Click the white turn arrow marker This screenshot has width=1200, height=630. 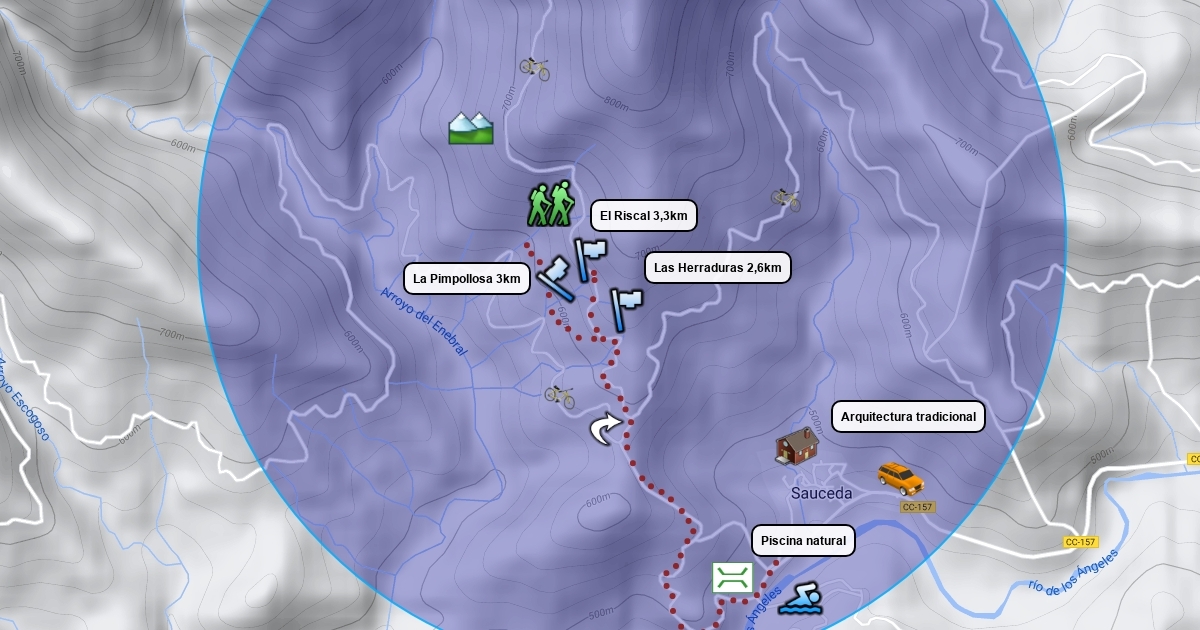[x=605, y=430]
